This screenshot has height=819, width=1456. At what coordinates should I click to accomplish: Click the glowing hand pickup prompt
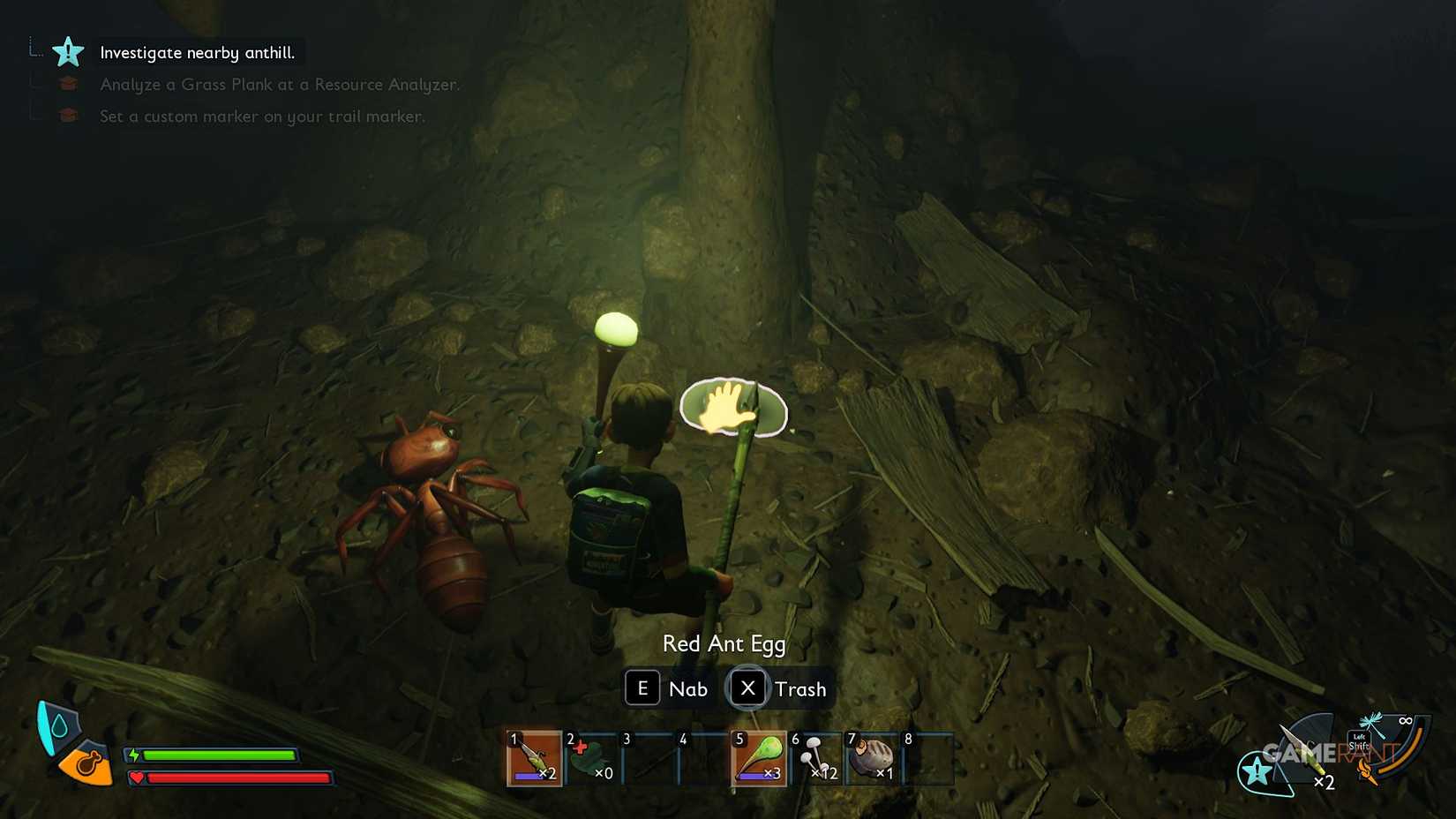[x=732, y=409]
